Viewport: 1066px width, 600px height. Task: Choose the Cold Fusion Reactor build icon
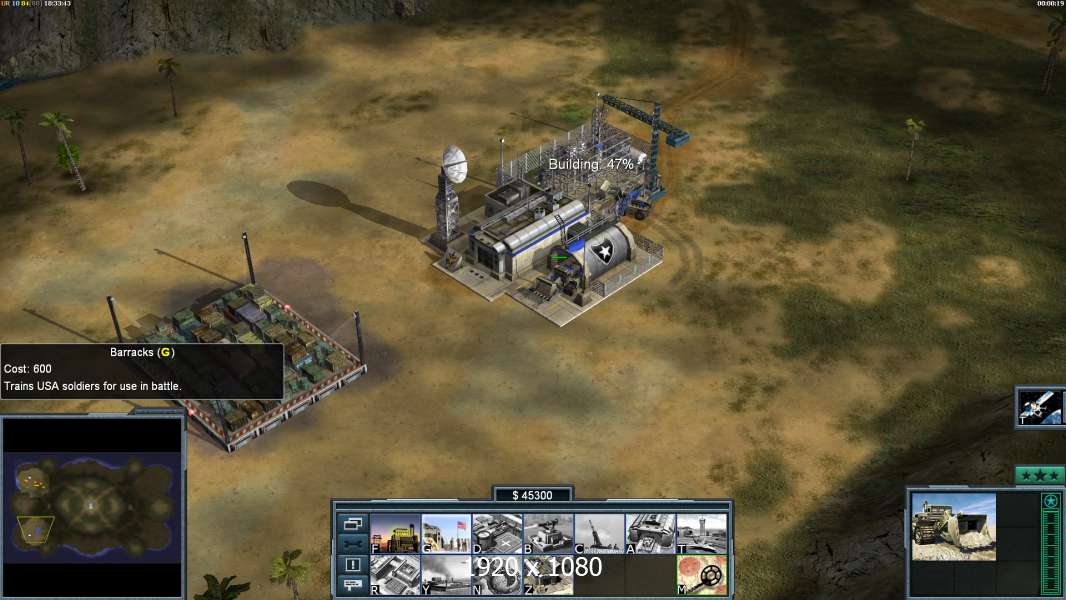(x=395, y=534)
